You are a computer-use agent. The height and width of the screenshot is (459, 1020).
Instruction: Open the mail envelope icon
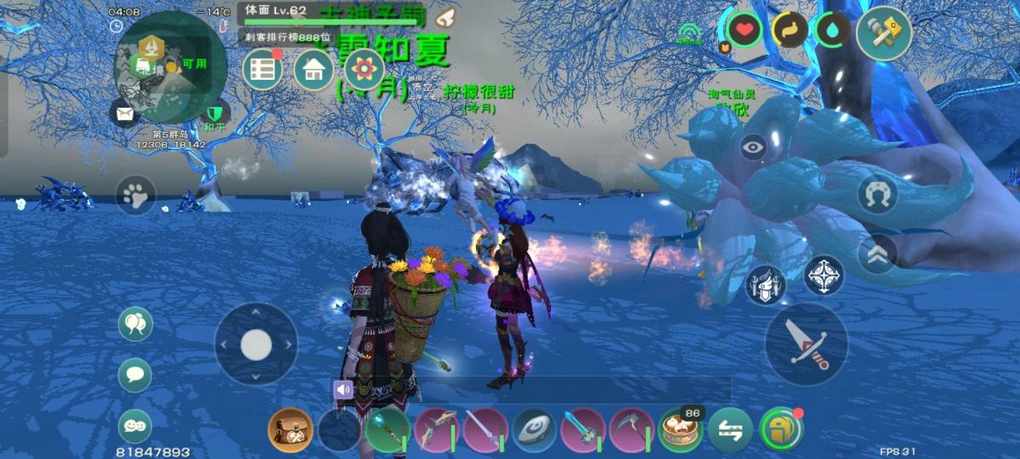tap(125, 112)
